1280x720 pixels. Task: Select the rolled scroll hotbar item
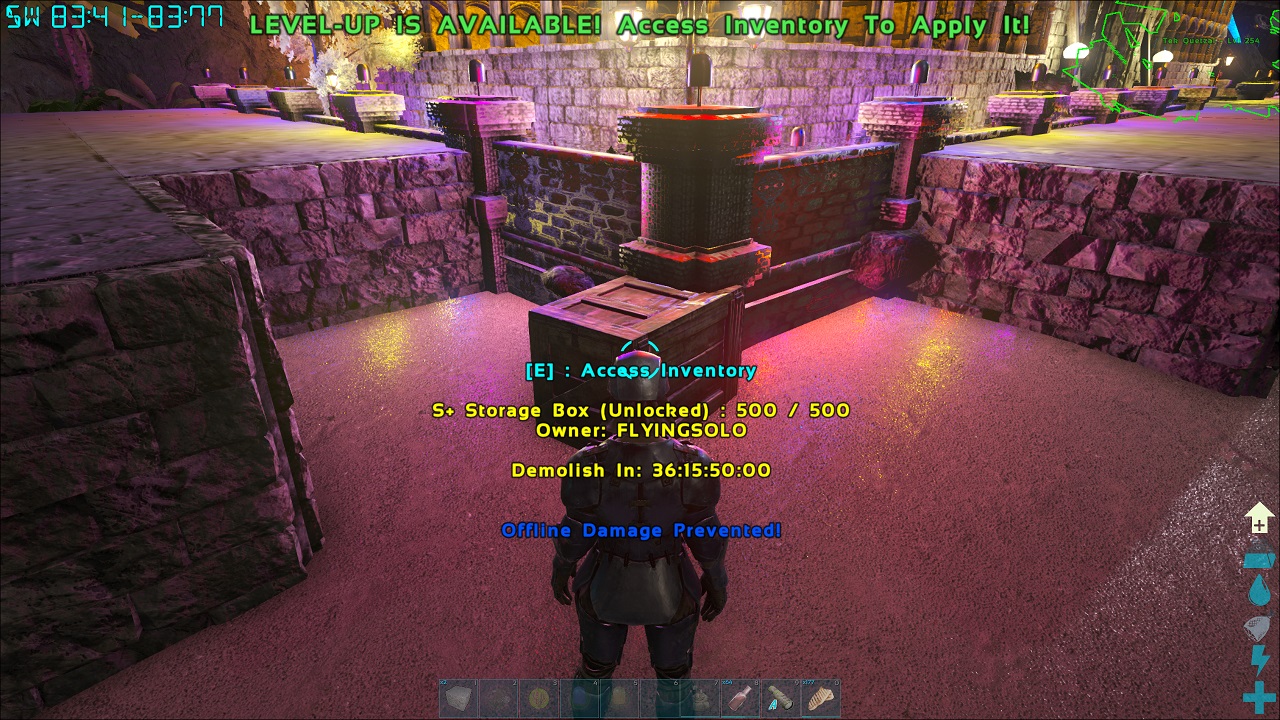click(x=780, y=698)
